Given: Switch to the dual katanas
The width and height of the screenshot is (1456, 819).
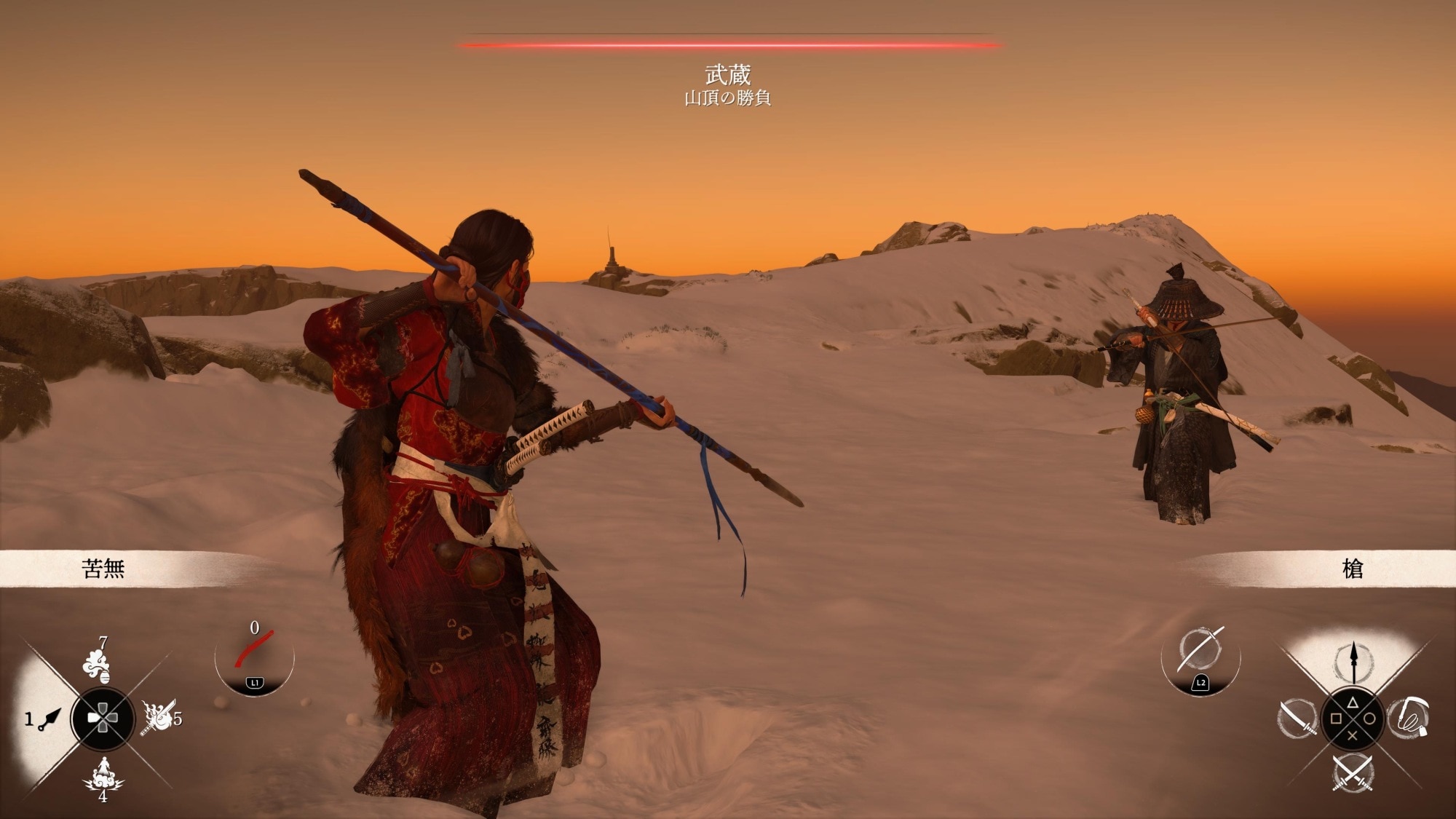Looking at the screenshot, I should click(x=1353, y=773).
